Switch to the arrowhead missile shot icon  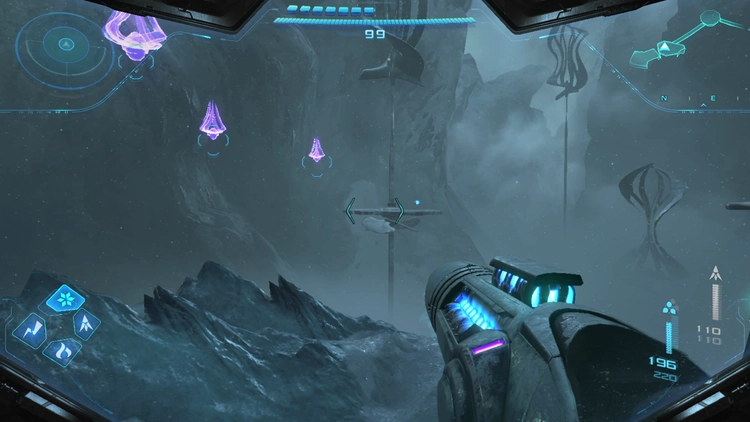point(86,322)
